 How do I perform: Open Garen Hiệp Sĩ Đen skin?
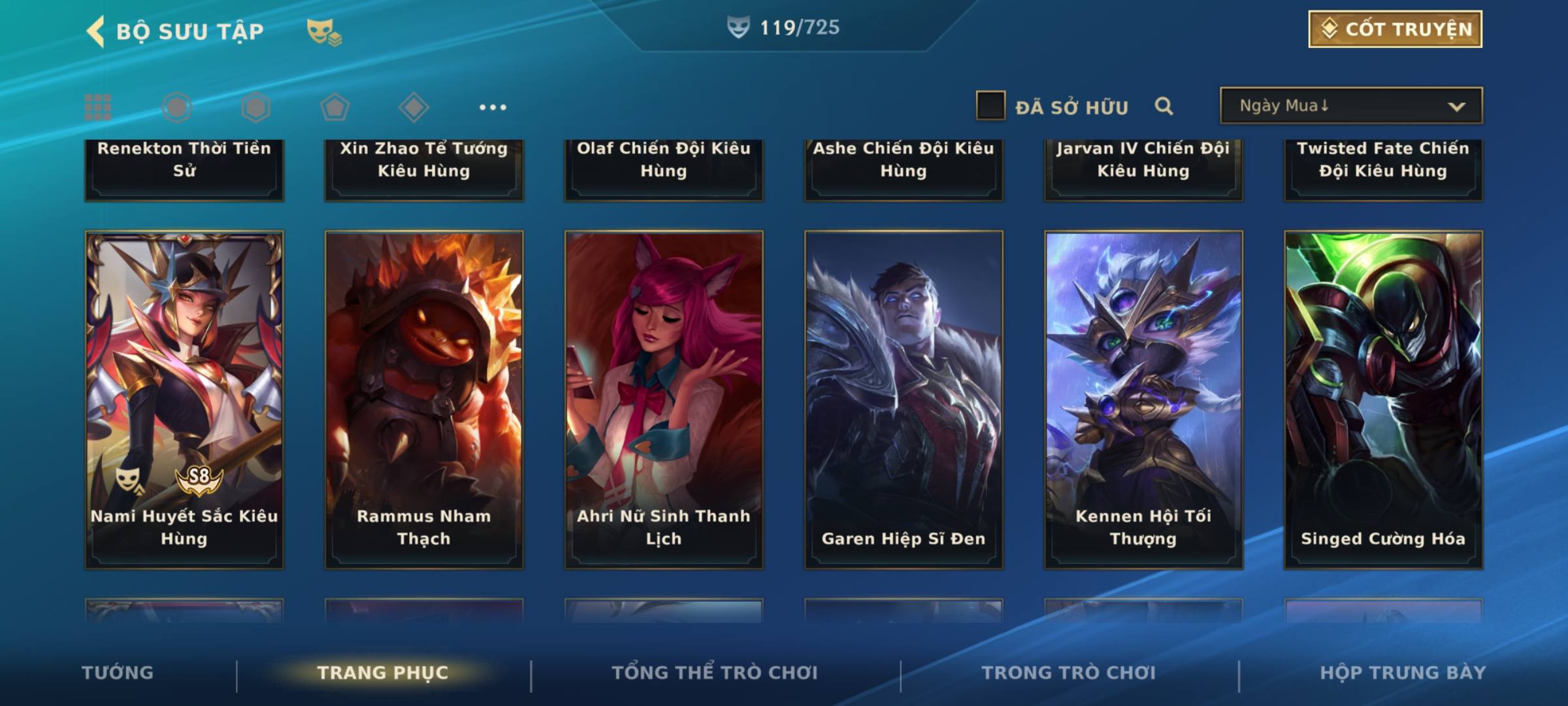(904, 399)
